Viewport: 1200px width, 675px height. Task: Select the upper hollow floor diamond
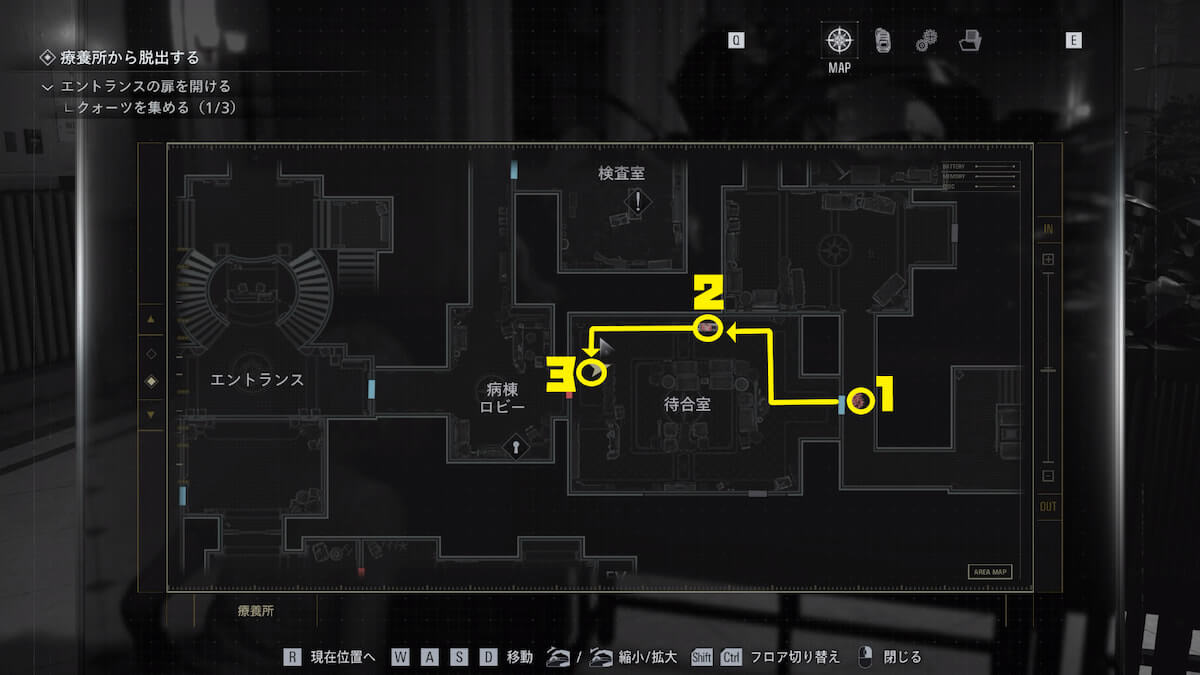pos(151,353)
